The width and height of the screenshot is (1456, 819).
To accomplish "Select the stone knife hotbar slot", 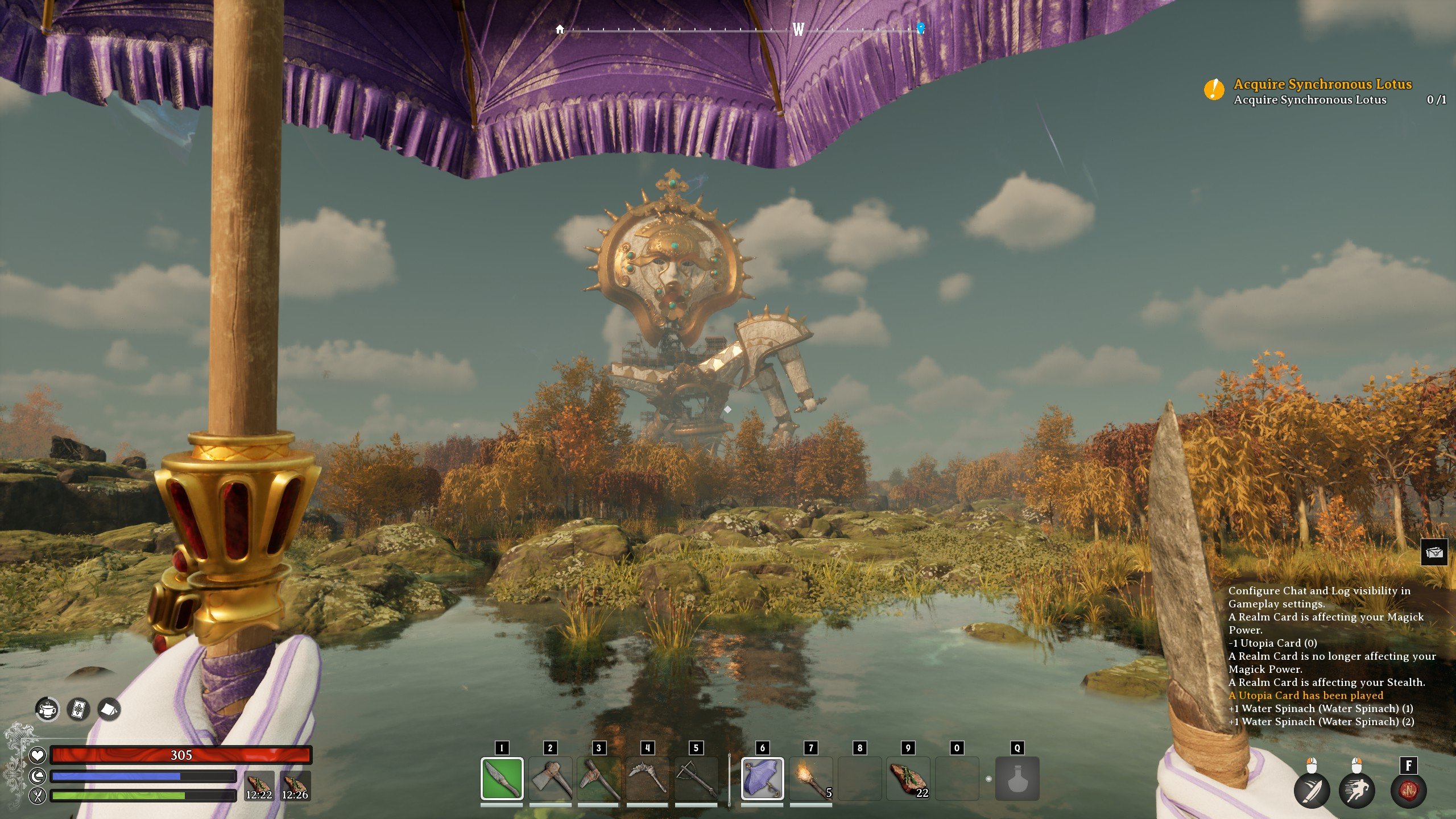I will pyautogui.click(x=502, y=778).
